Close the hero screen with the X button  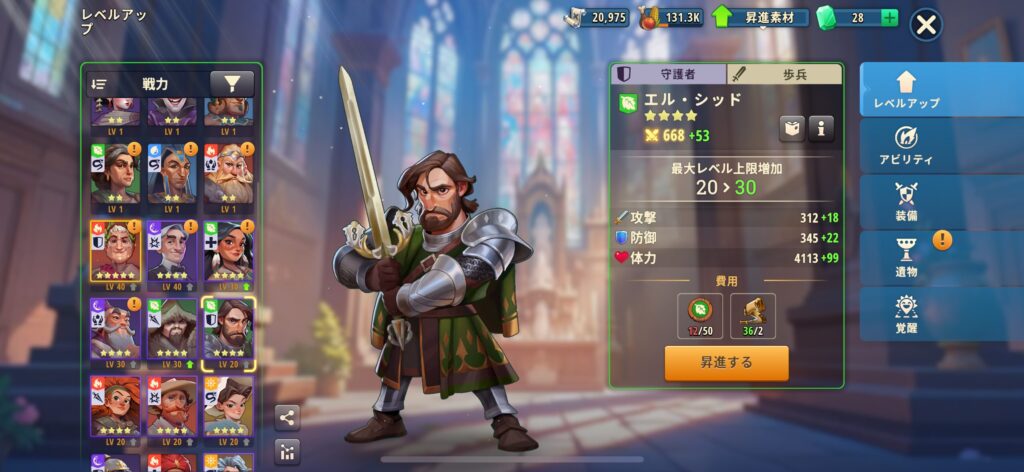click(x=926, y=25)
